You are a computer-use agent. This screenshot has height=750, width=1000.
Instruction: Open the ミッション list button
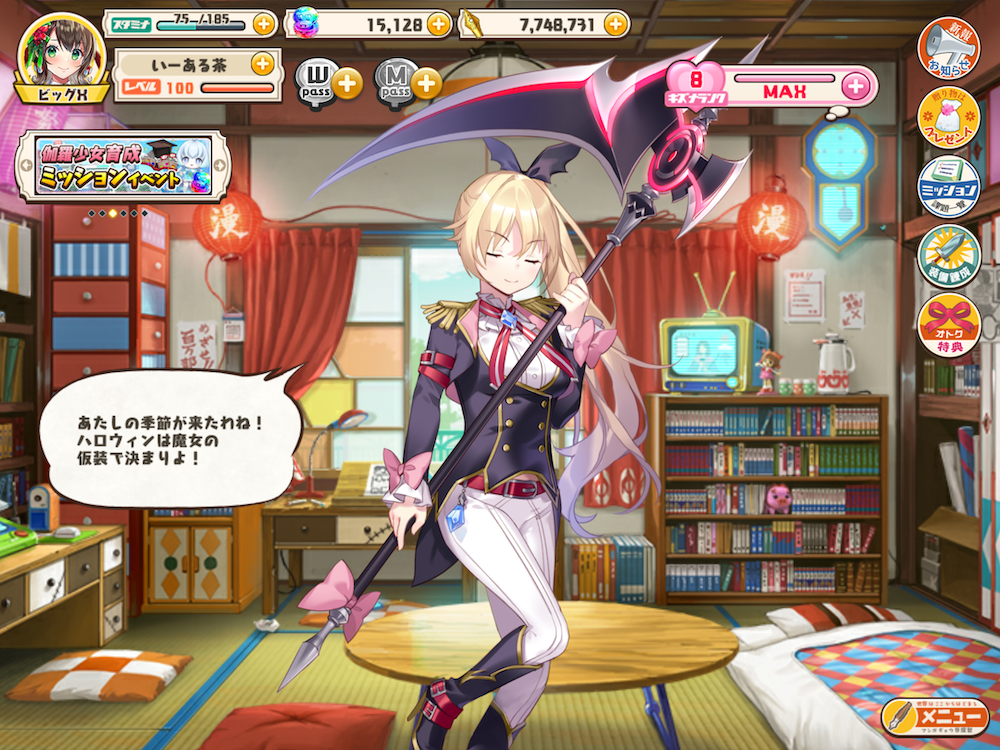coord(948,185)
